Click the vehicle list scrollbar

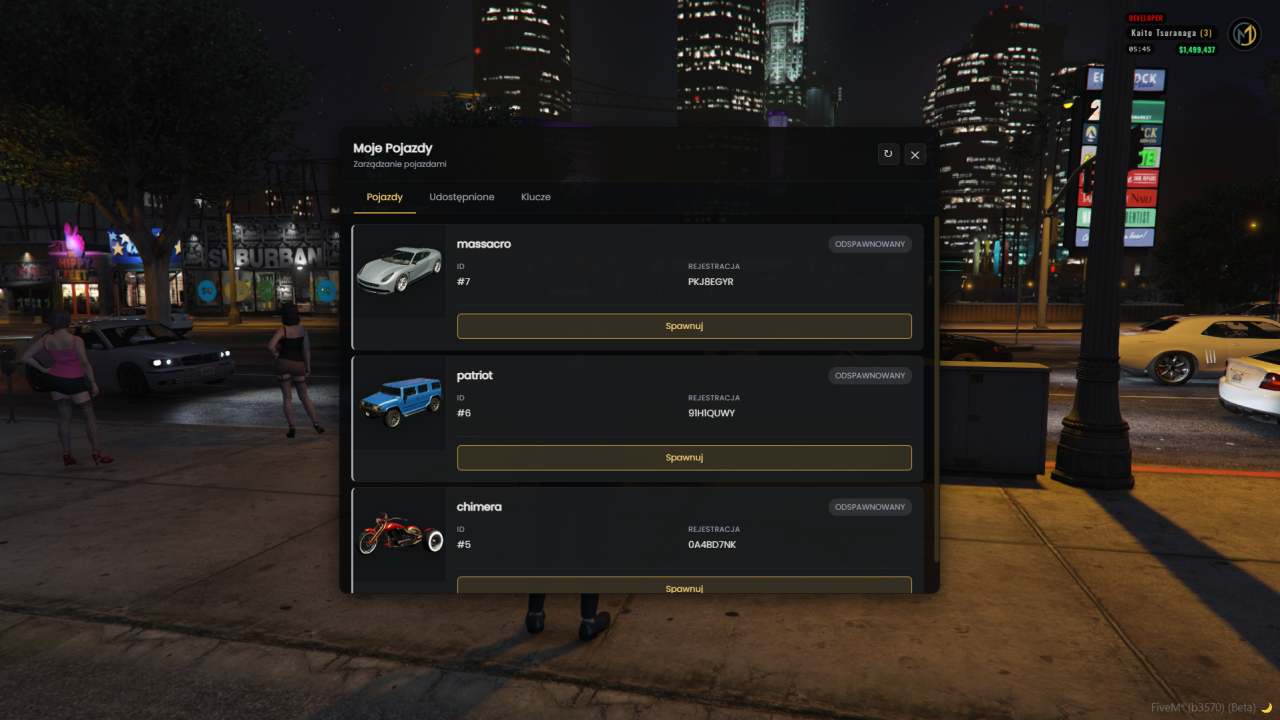tap(936, 390)
